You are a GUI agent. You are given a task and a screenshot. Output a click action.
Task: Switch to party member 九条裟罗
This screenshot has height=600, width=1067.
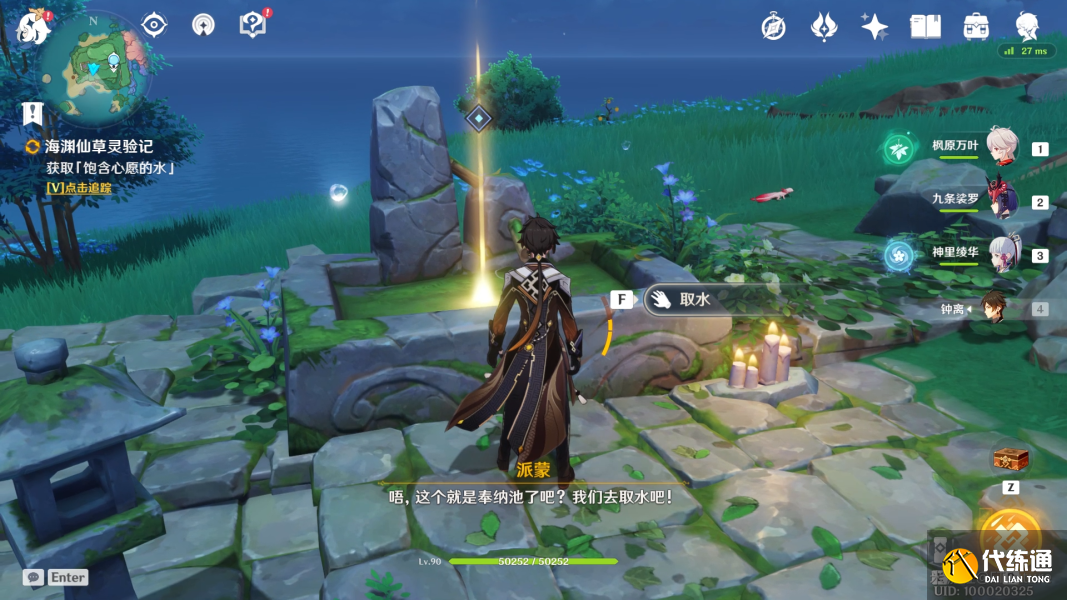(1001, 201)
